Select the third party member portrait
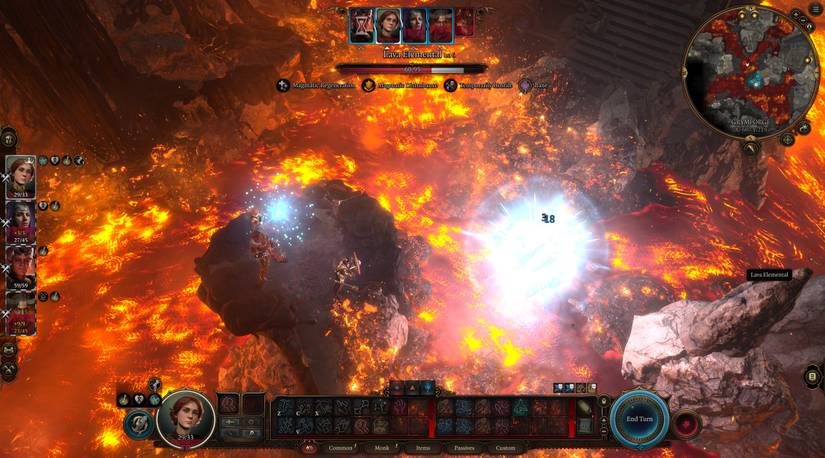The image size is (825, 458). pos(20,265)
